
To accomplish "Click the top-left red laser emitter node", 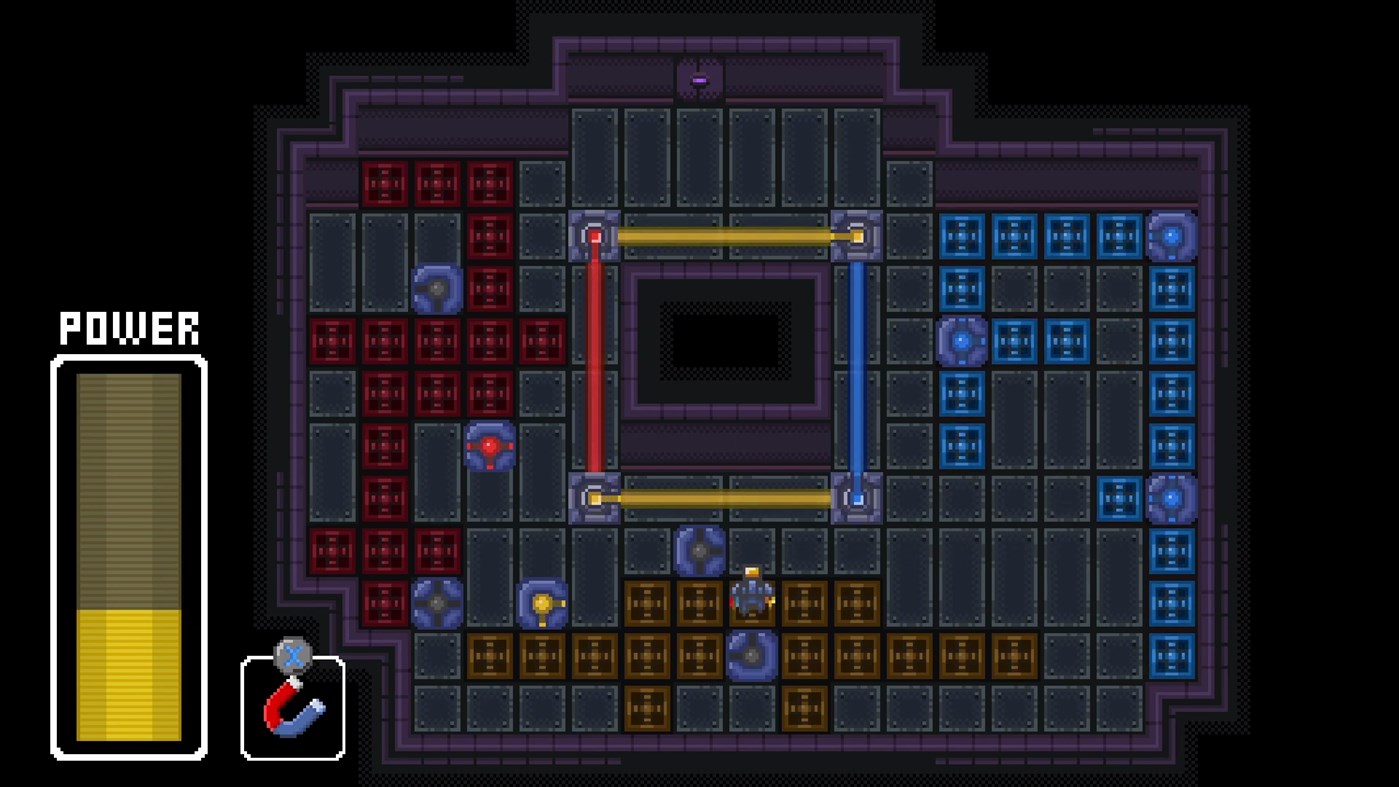I will click(x=594, y=234).
